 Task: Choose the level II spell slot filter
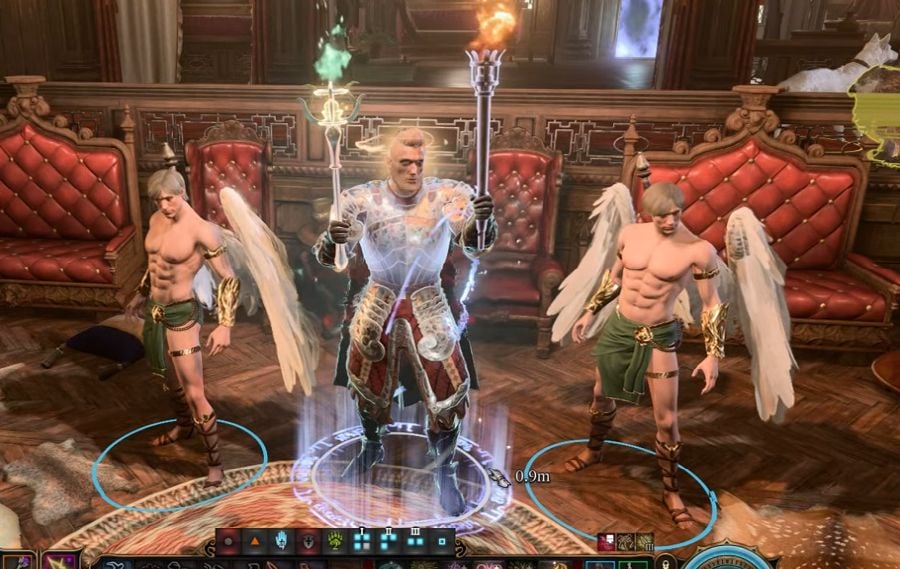(388, 541)
